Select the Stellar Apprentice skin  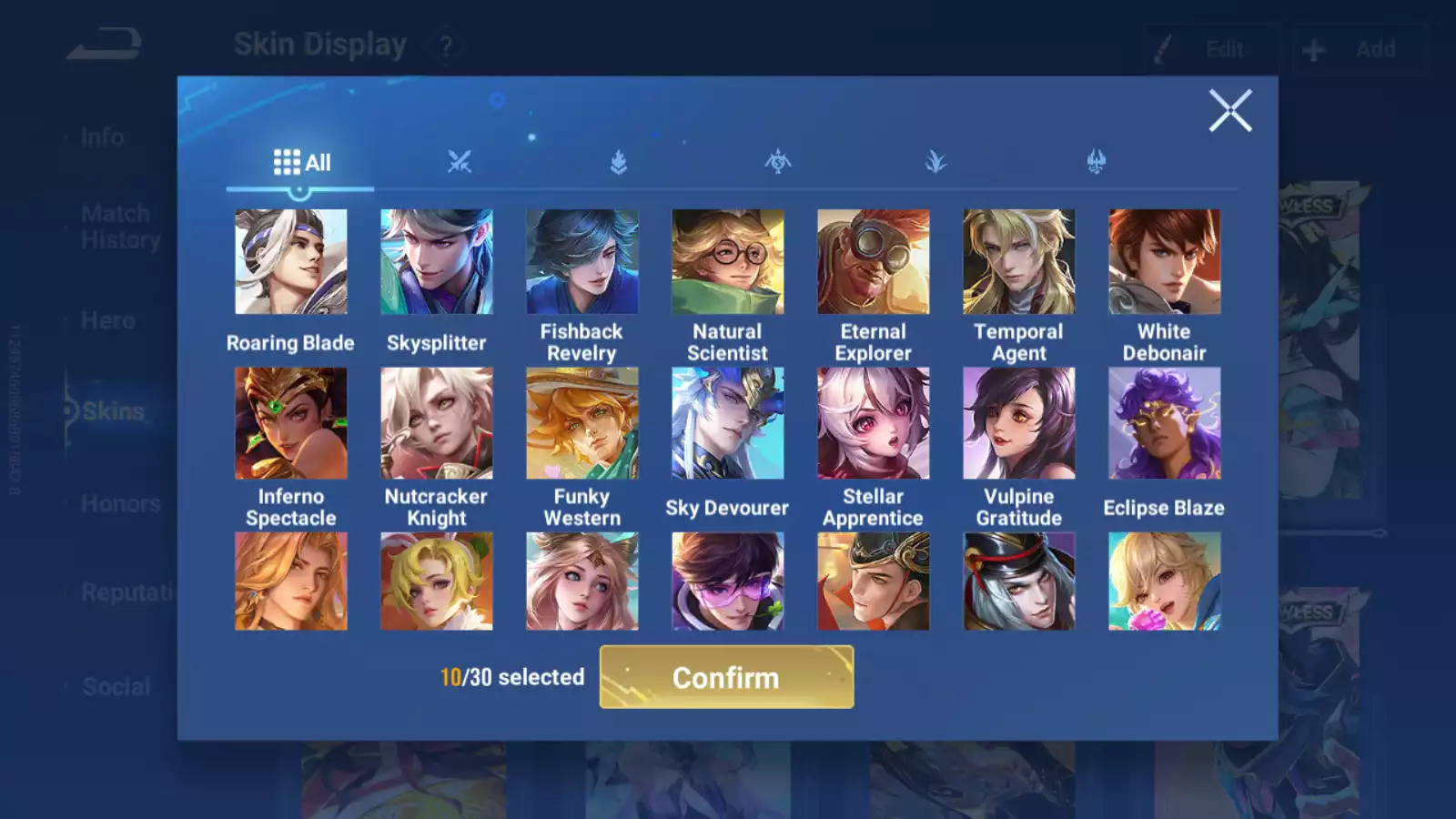tap(873, 423)
